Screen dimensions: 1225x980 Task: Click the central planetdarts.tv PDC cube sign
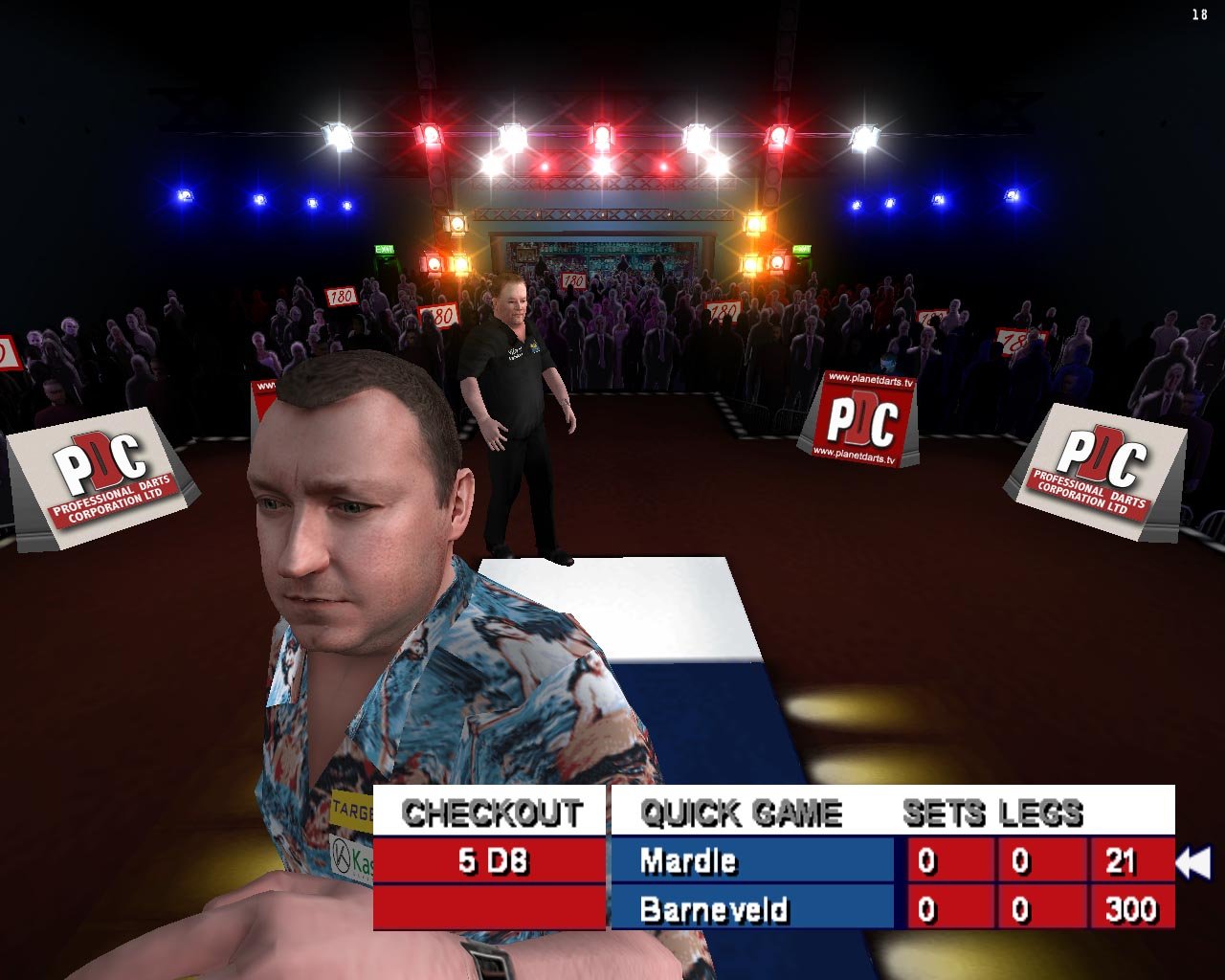click(x=860, y=417)
